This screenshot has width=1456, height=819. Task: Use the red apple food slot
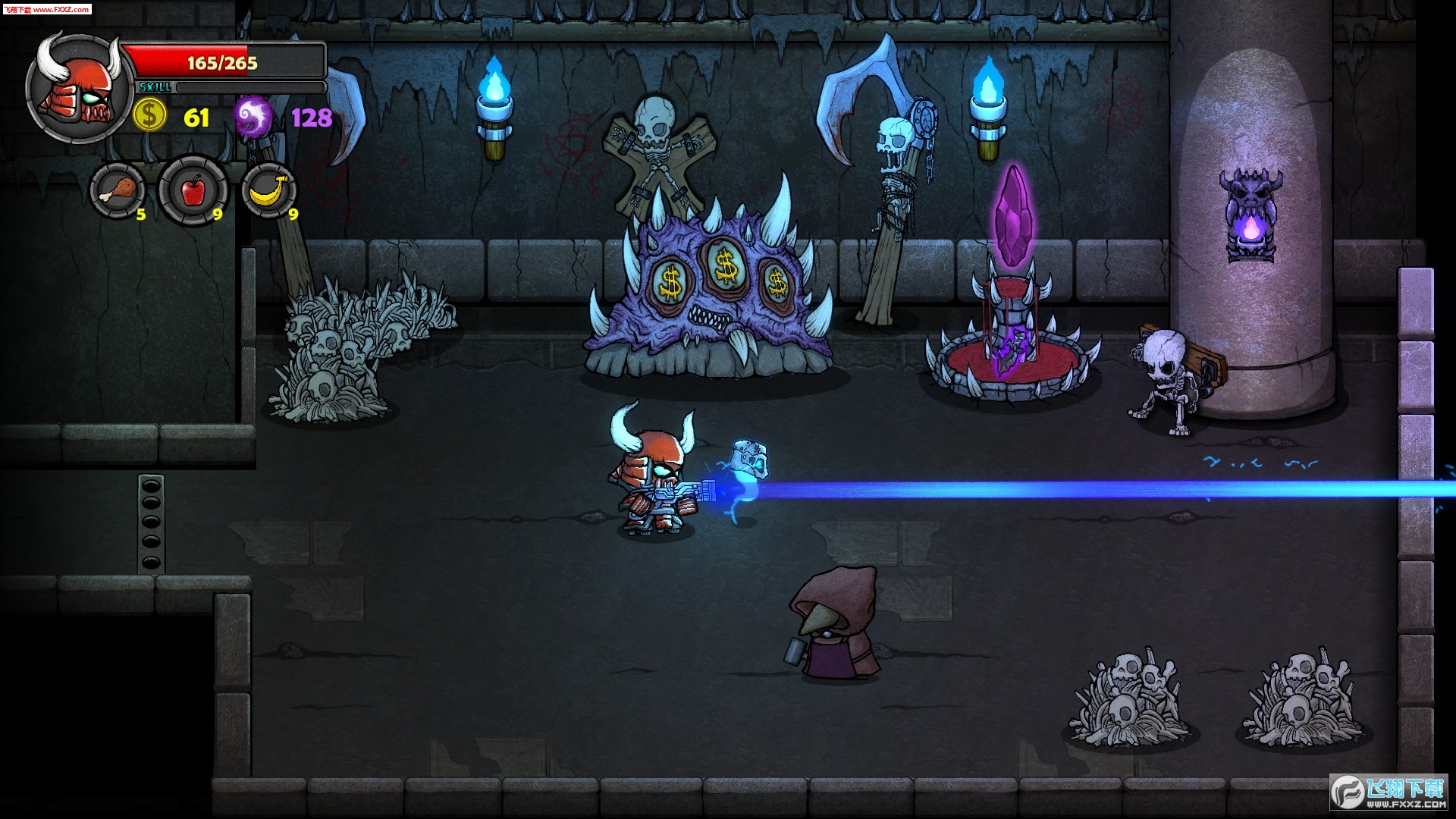click(x=193, y=190)
